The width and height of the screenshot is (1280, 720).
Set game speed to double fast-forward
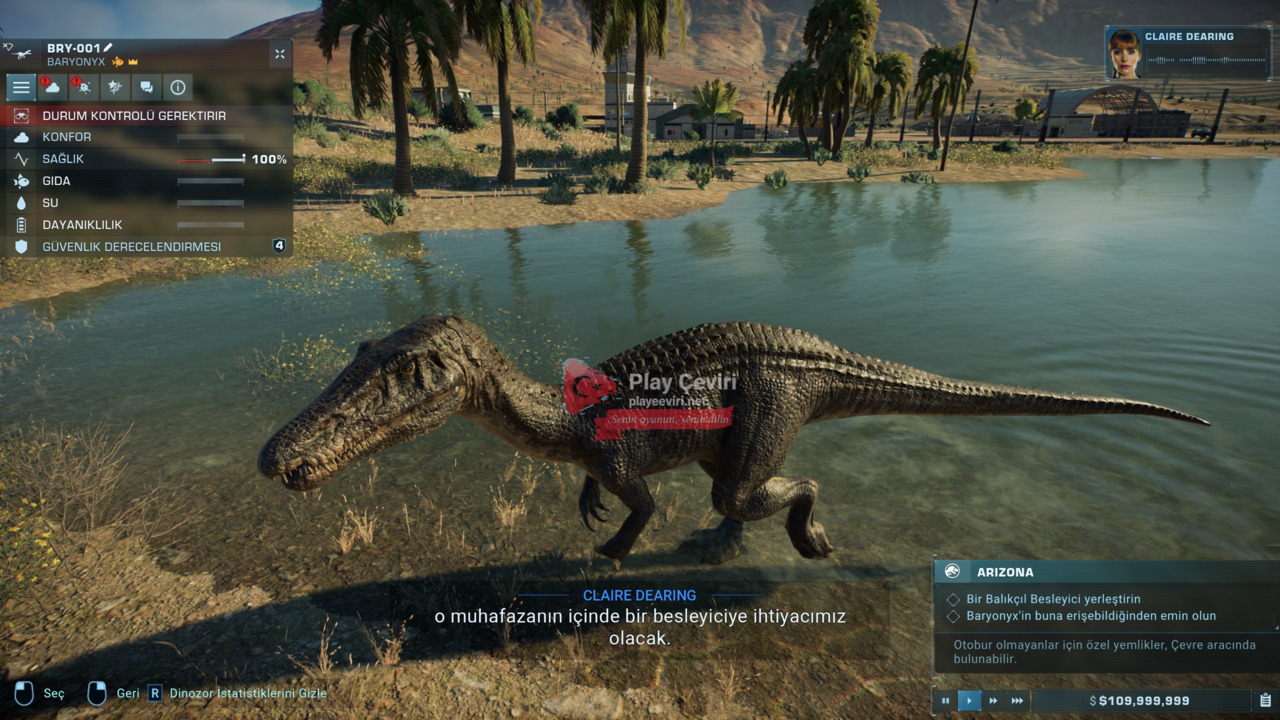coord(993,701)
